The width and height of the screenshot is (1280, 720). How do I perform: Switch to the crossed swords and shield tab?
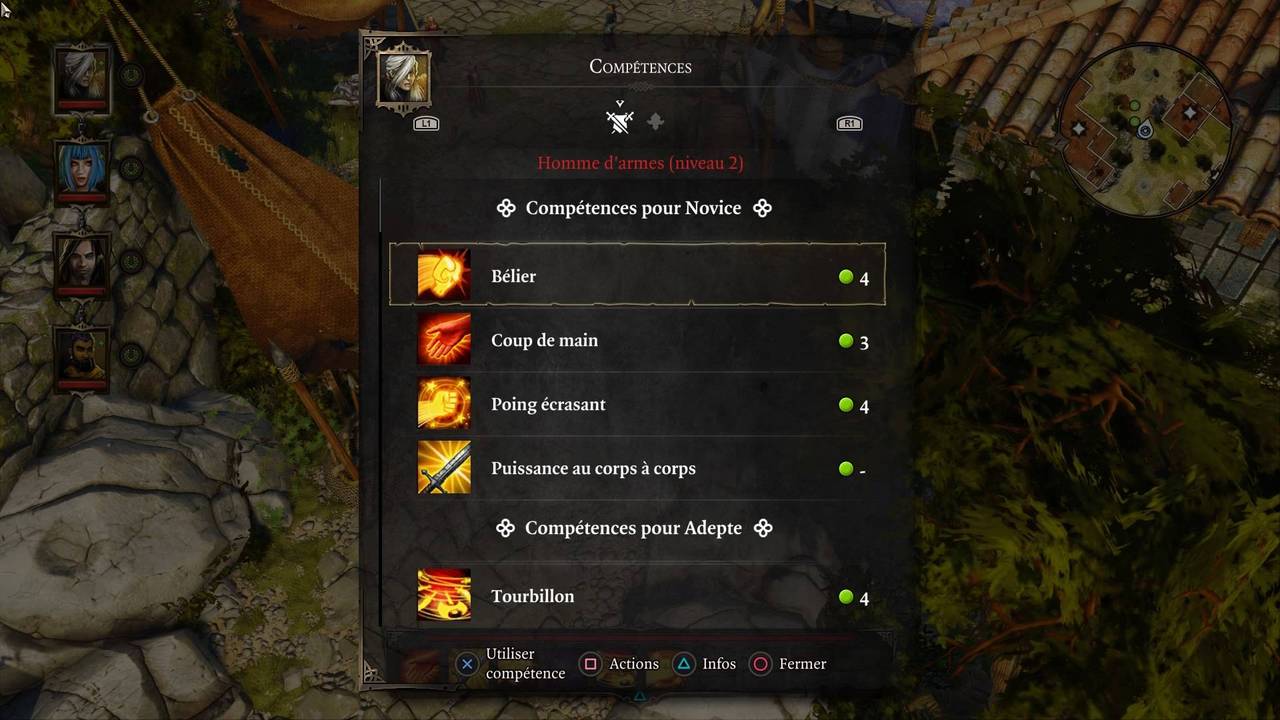point(620,122)
